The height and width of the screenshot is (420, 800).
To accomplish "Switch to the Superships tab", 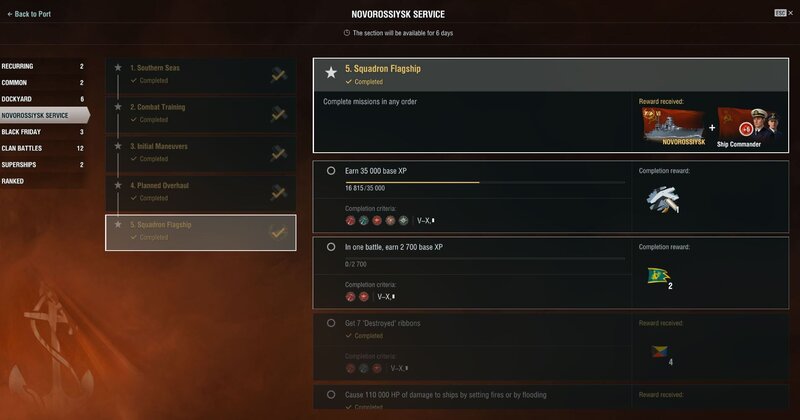I will (x=44, y=164).
